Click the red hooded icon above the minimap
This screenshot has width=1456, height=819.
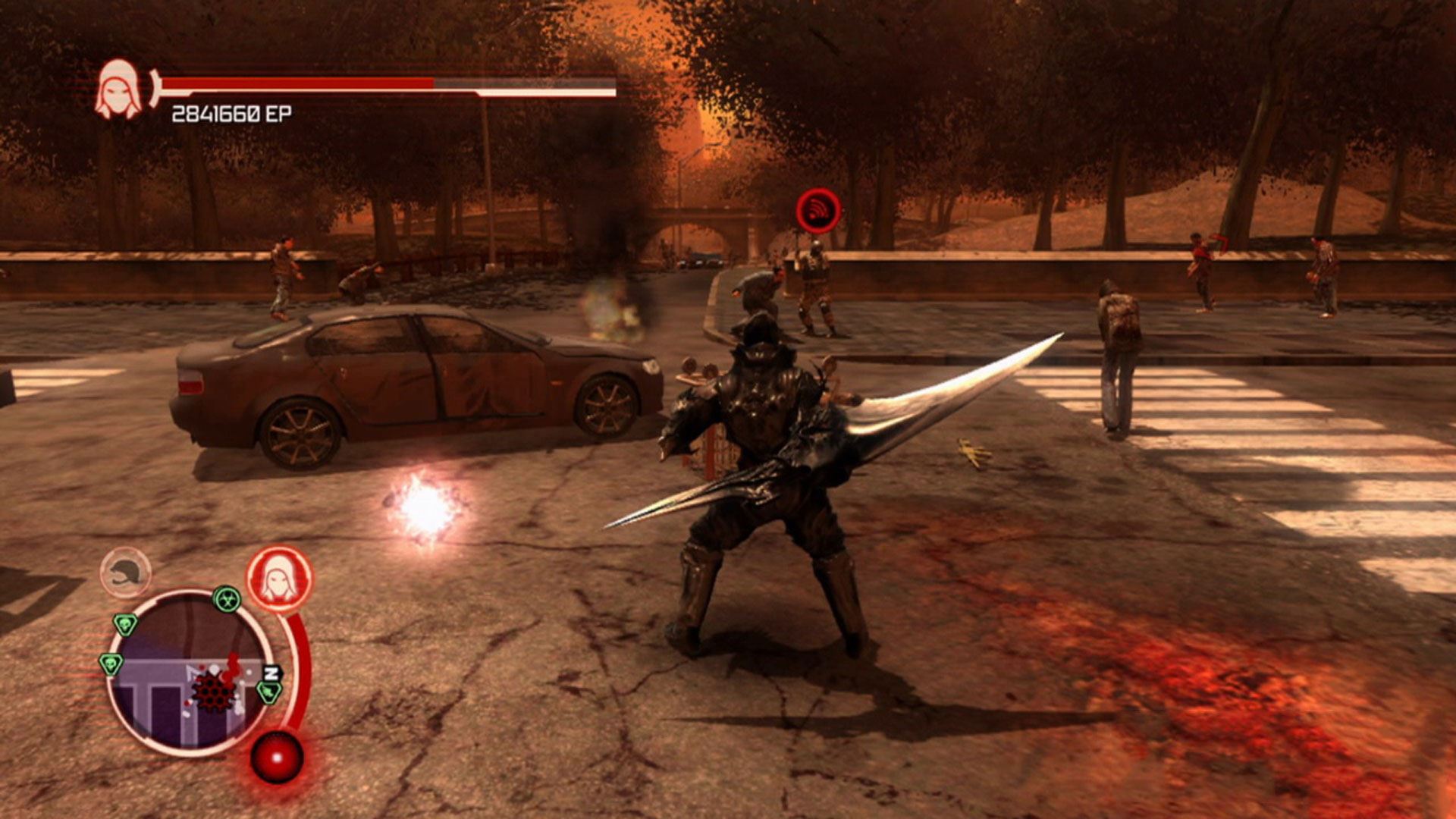pyautogui.click(x=279, y=579)
